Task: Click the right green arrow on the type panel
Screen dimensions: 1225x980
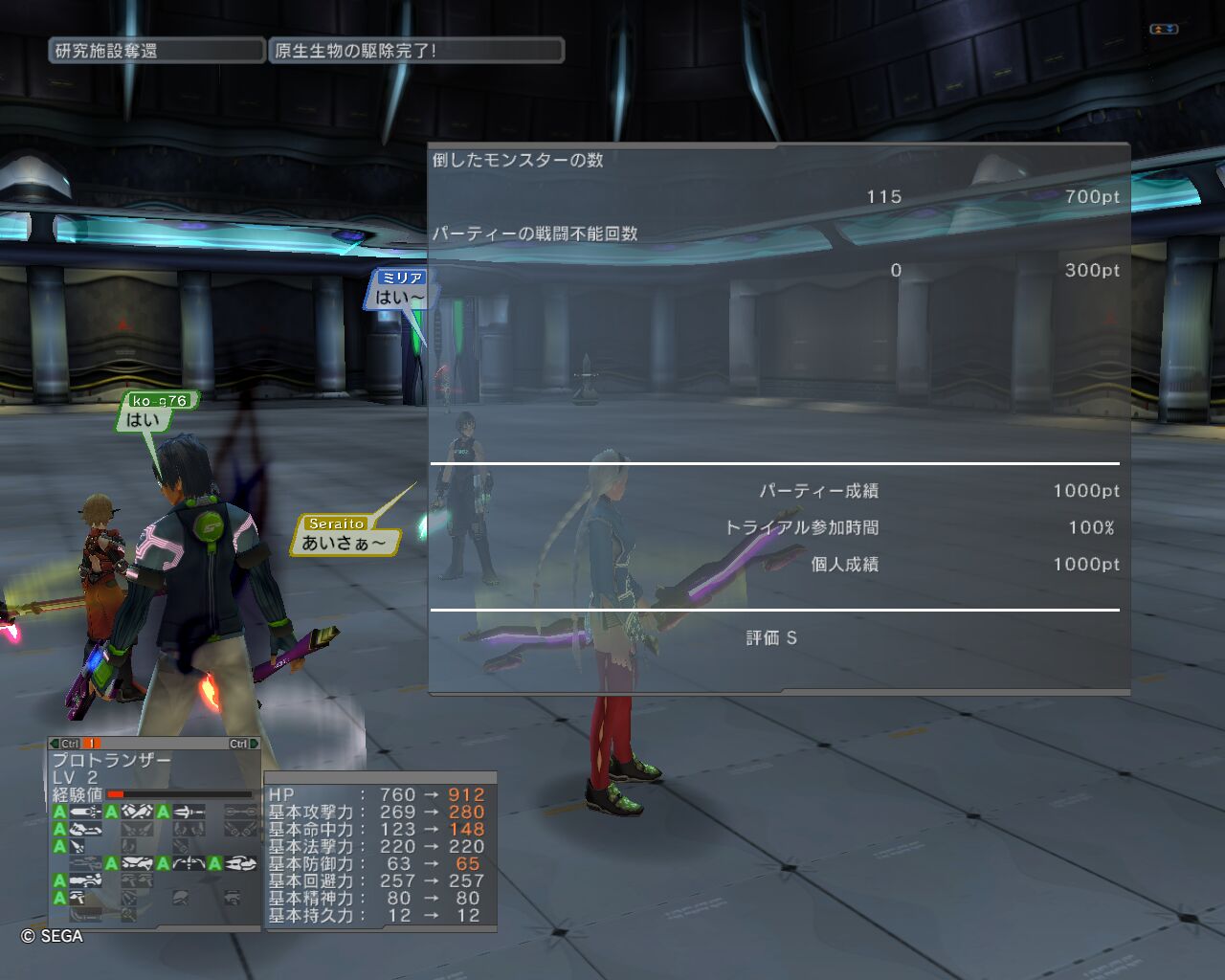Action: pos(254,744)
